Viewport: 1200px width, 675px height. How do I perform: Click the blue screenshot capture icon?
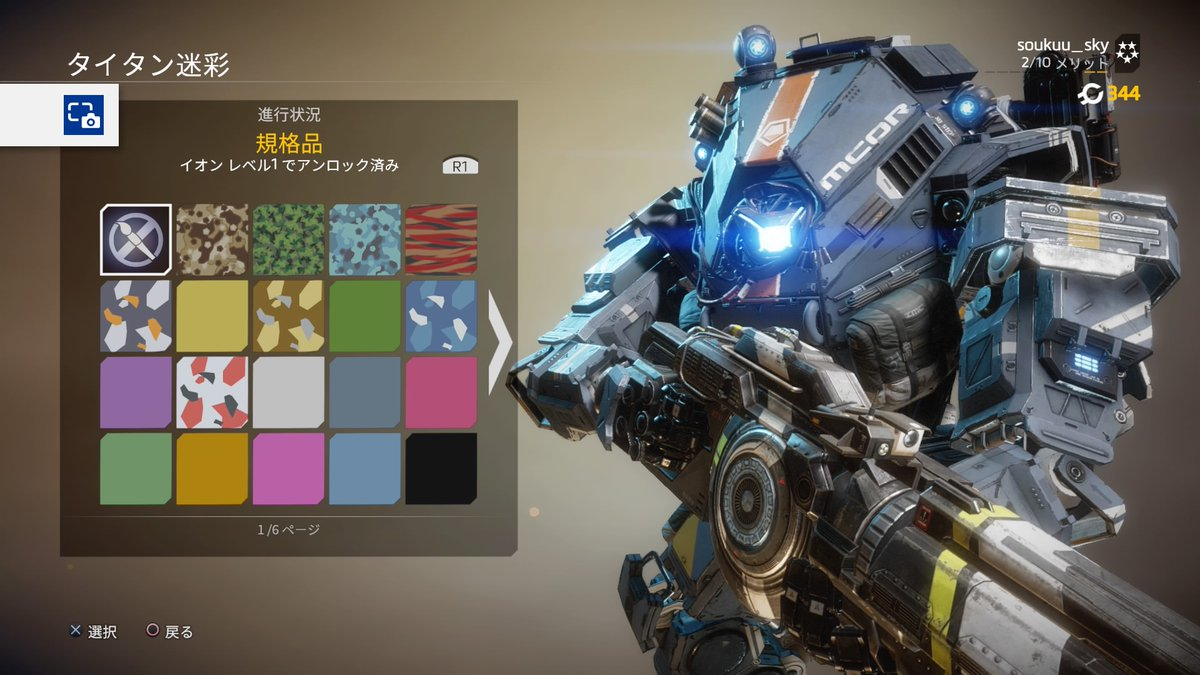pos(84,115)
